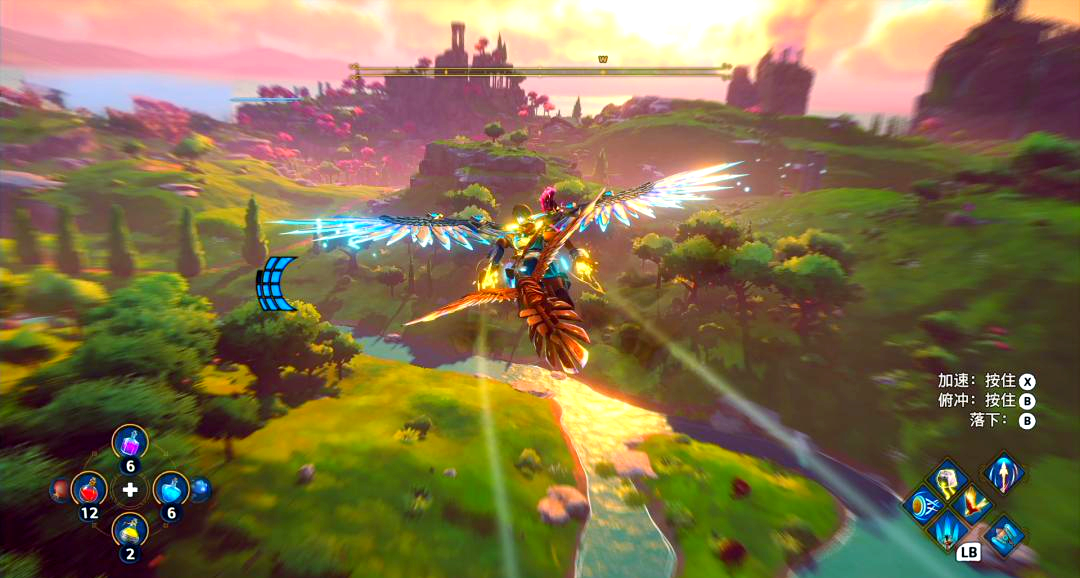Screen dimensions: 1080x578
Task: Click the plus icon between the potions
Action: tap(130, 490)
